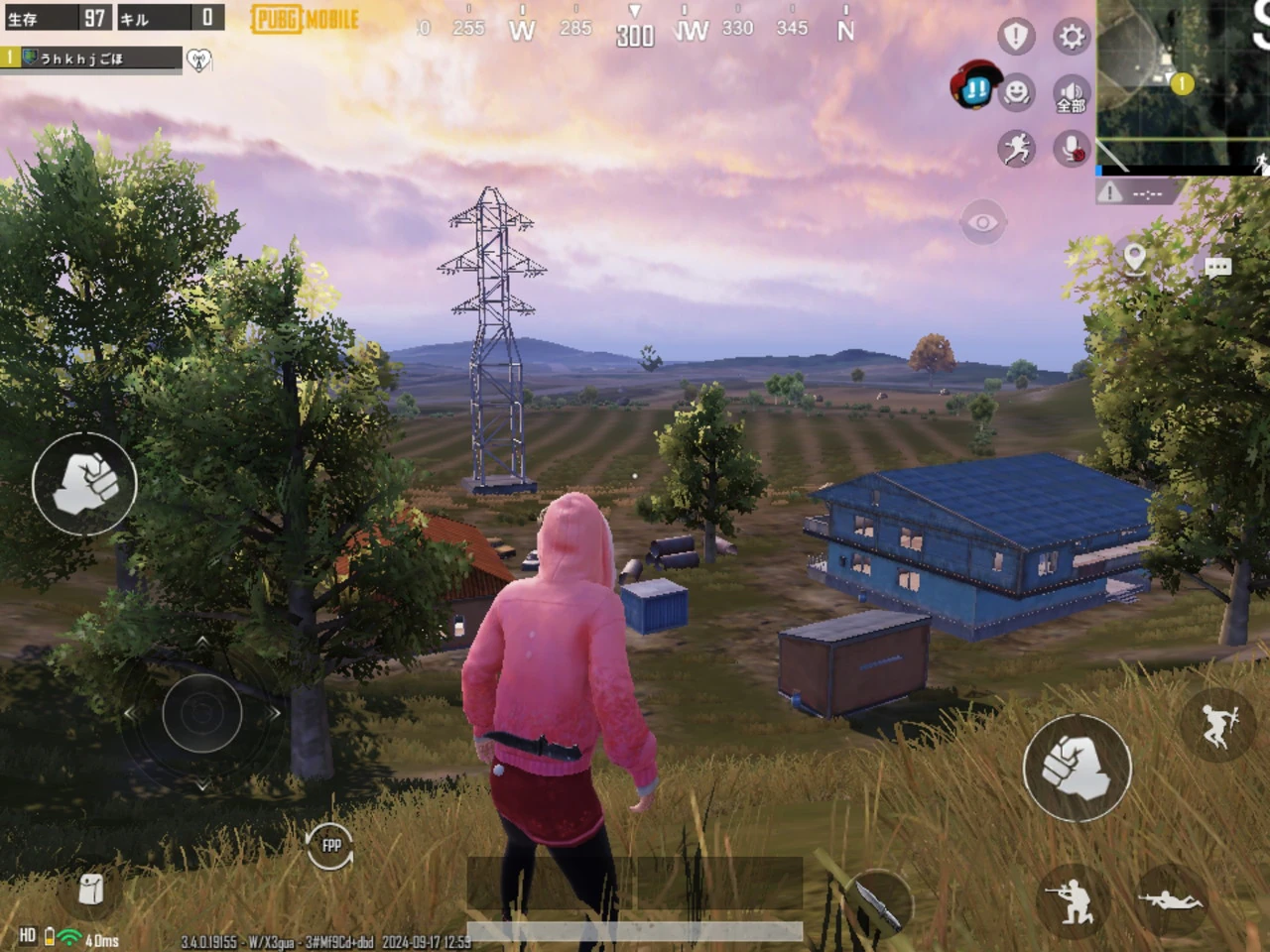Toggle the 全部 voice speaker channel
The image size is (1270, 952).
1072,94
